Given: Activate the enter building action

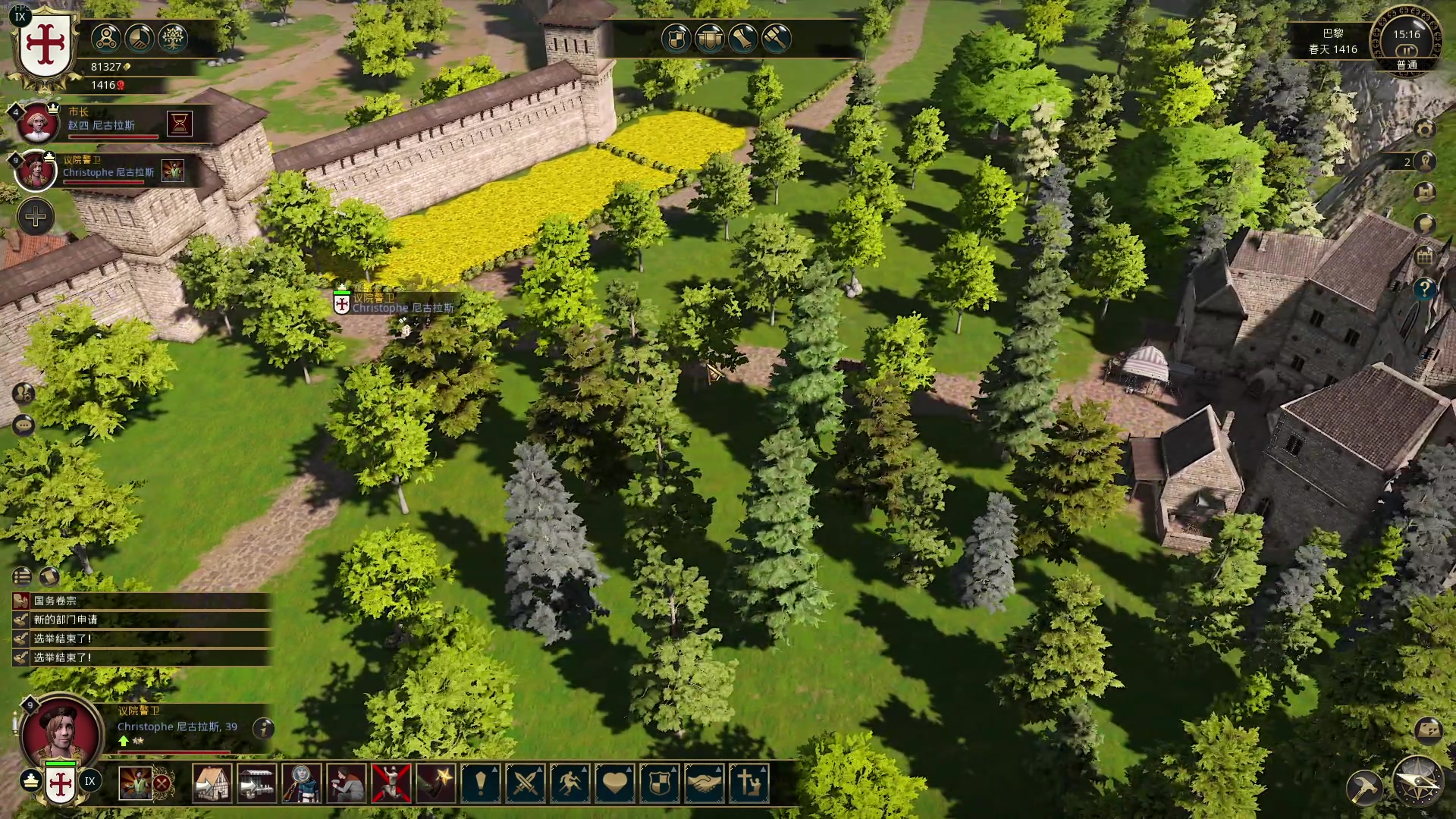Looking at the screenshot, I should coord(212,783).
